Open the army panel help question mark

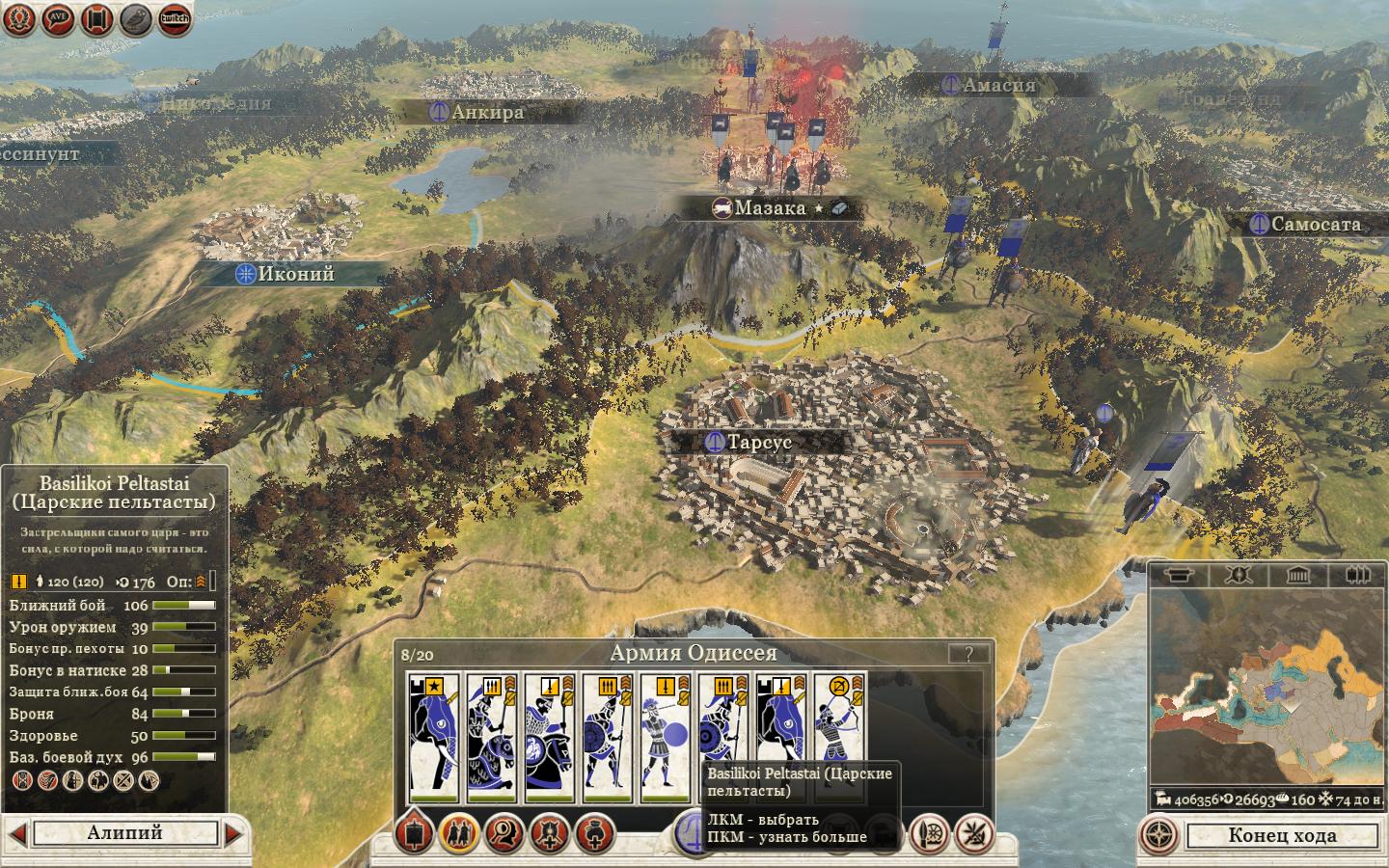click(x=967, y=654)
